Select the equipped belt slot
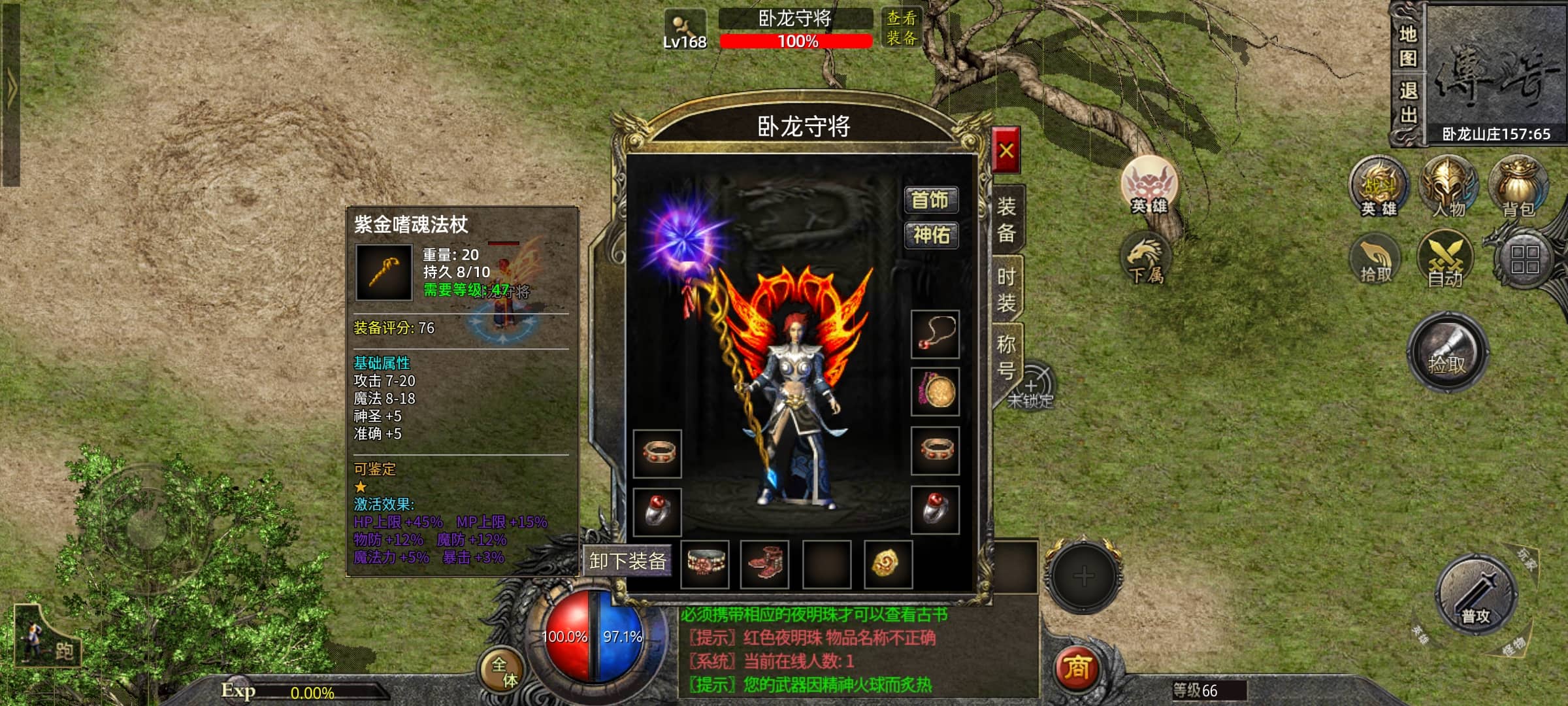Screen dimensions: 1568x706 pyautogui.click(x=704, y=563)
